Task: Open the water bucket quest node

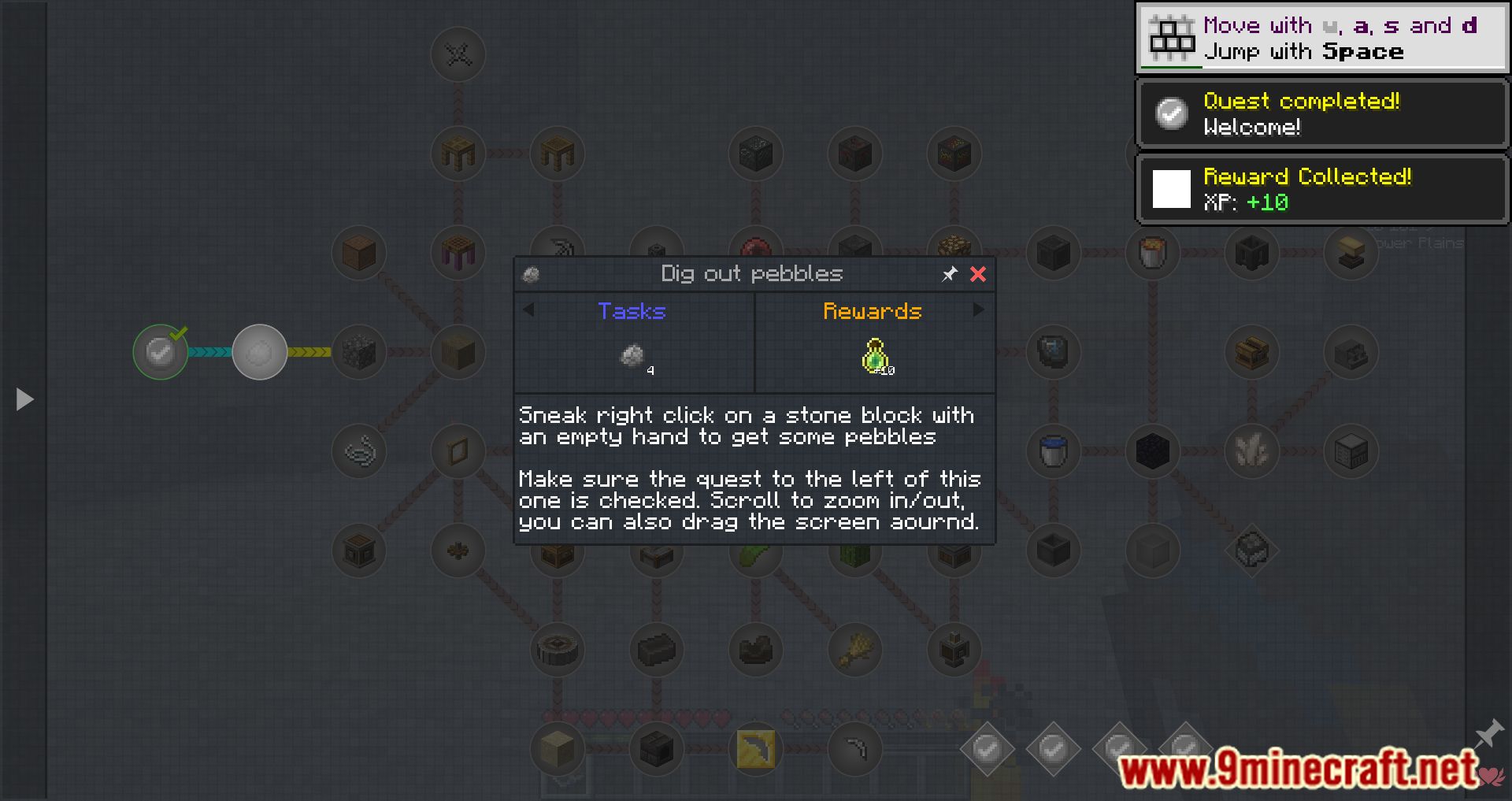Action: point(1053,451)
